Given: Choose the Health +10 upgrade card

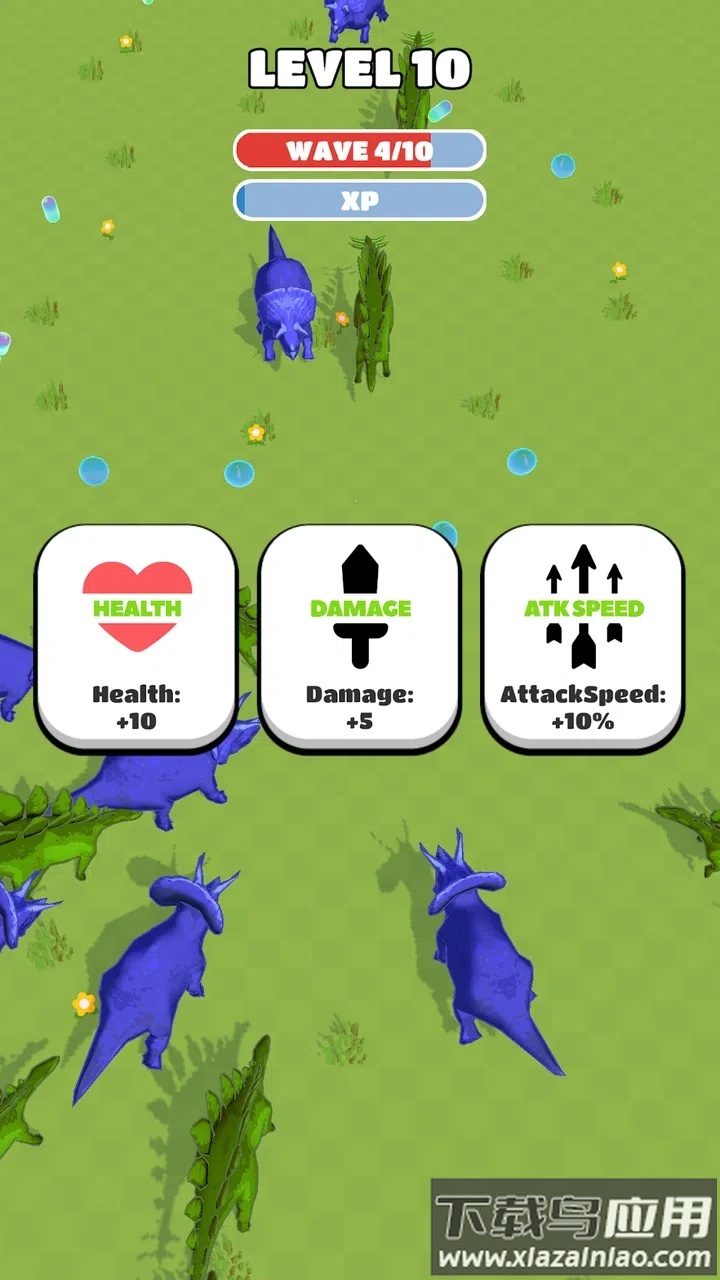Looking at the screenshot, I should tap(137, 637).
